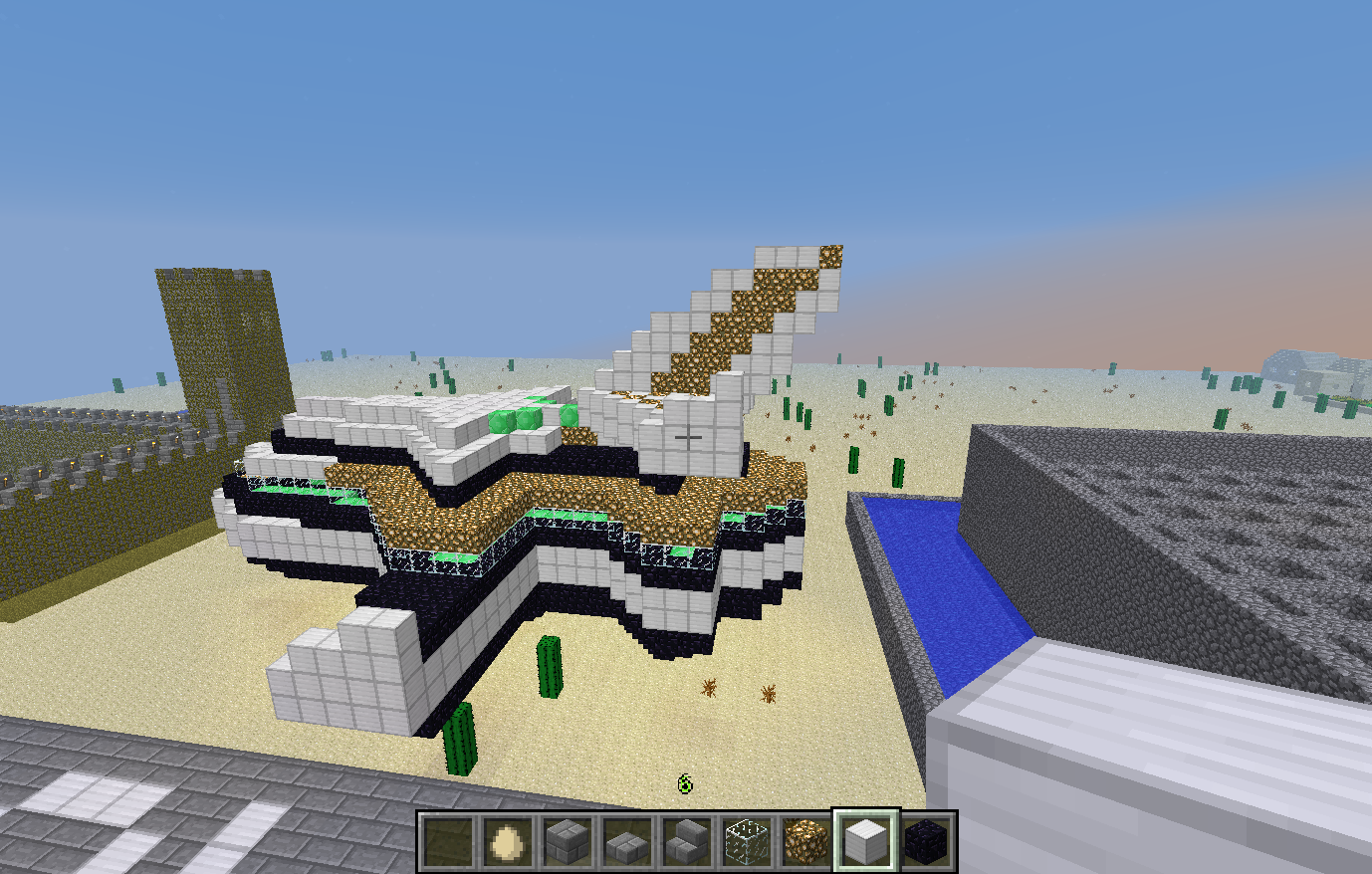Select the glass block hotbar slot
Screen dimensions: 1372x874
click(746, 842)
